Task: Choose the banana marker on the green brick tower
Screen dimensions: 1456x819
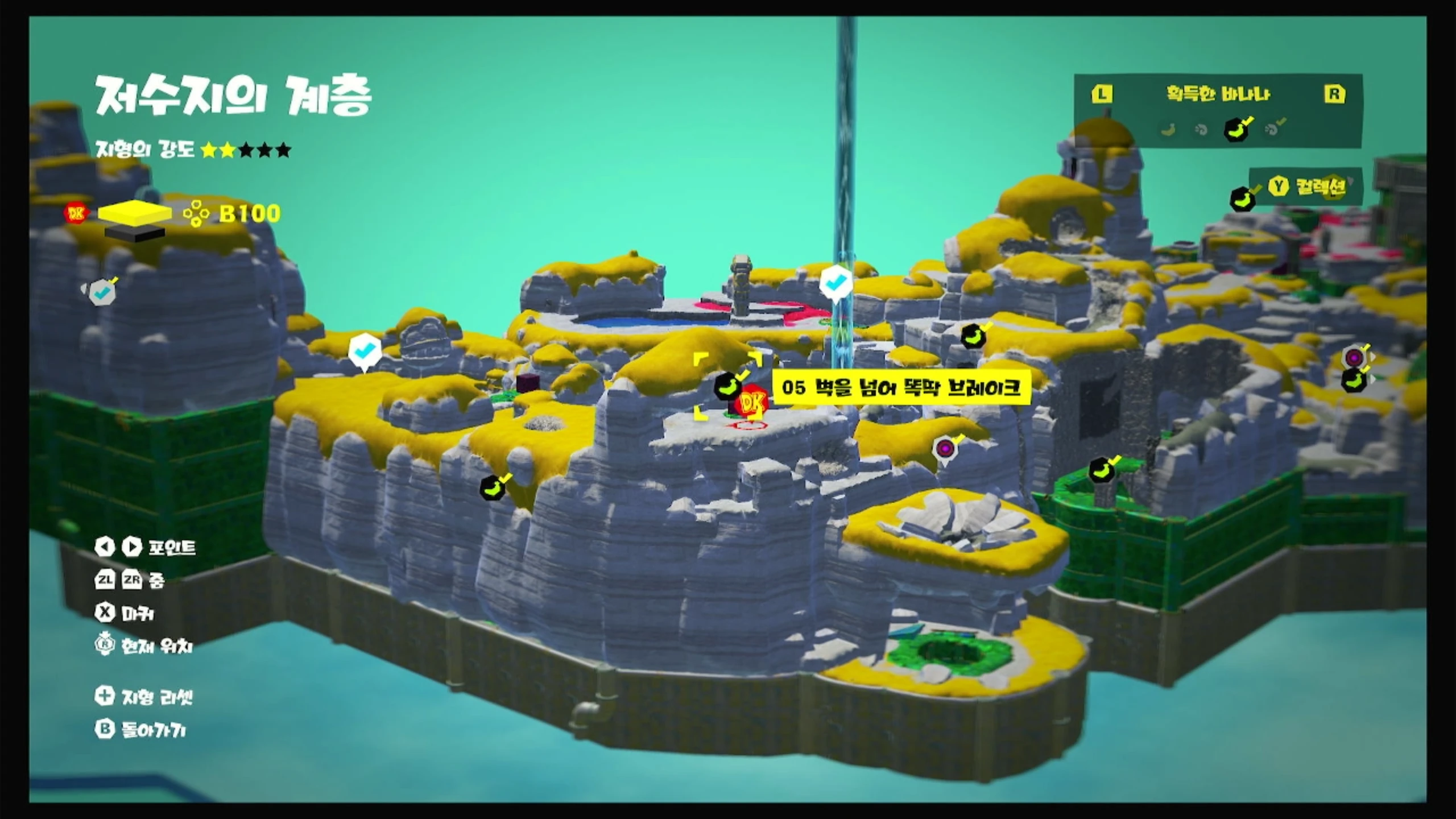Action: [1102, 470]
